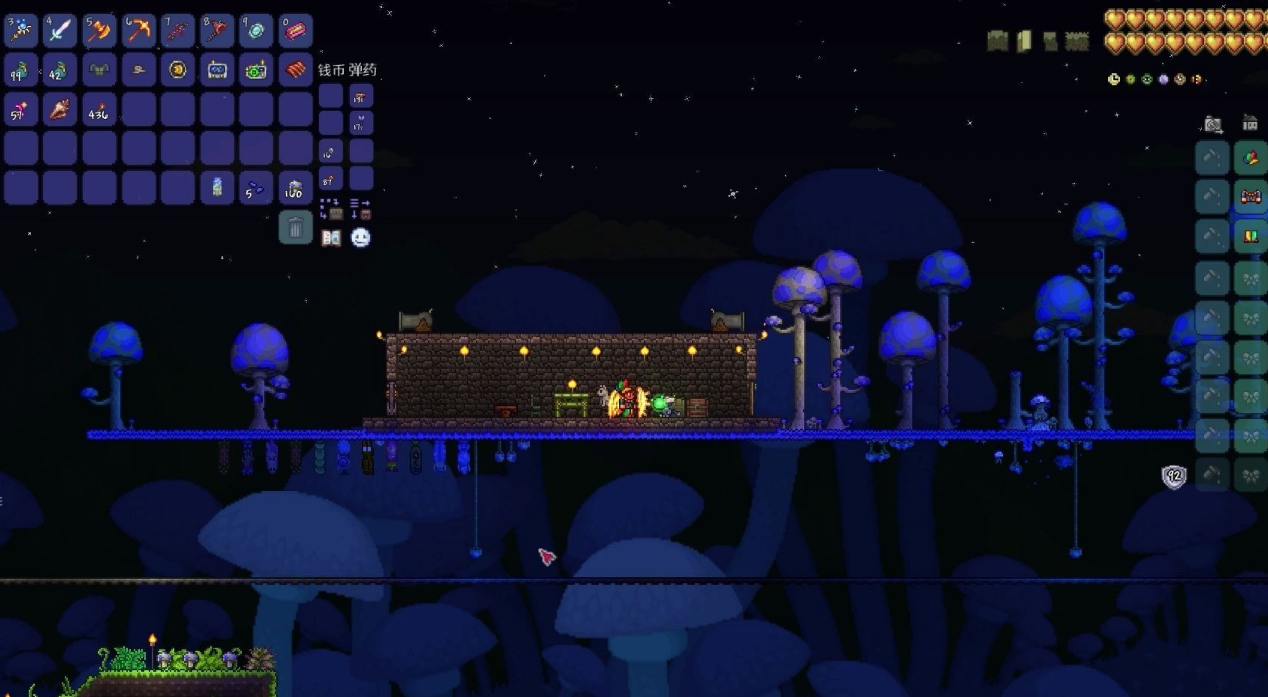
Task: Select the red axe in hotbar slot 8
Action: coord(217,31)
